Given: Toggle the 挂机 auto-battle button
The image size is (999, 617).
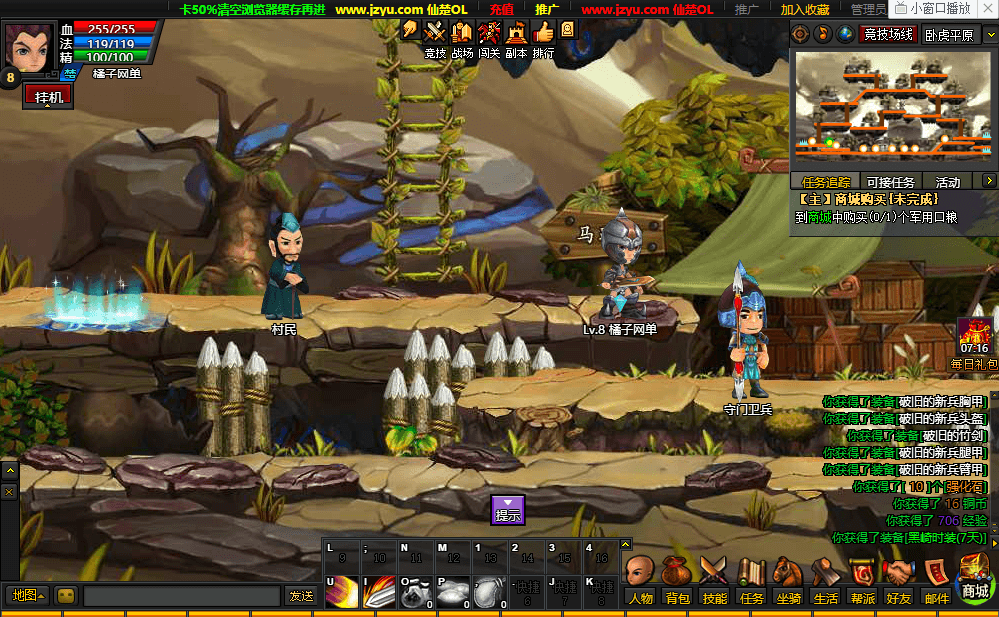Looking at the screenshot, I should pos(49,96).
